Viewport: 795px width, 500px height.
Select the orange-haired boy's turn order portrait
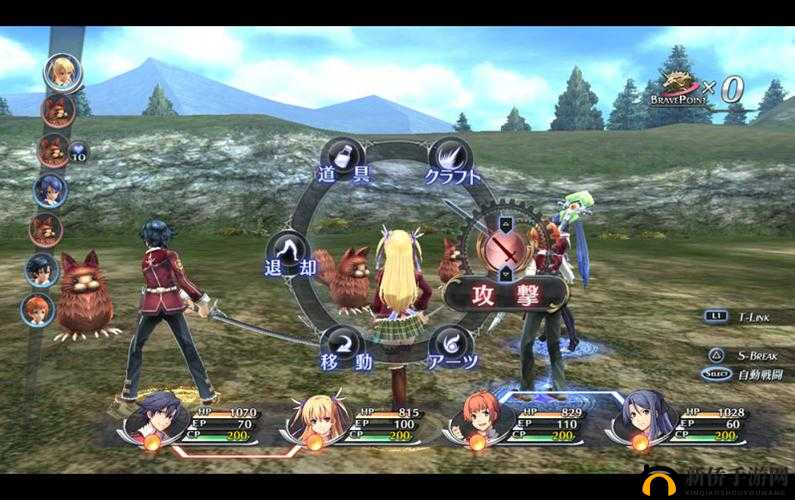point(37,308)
